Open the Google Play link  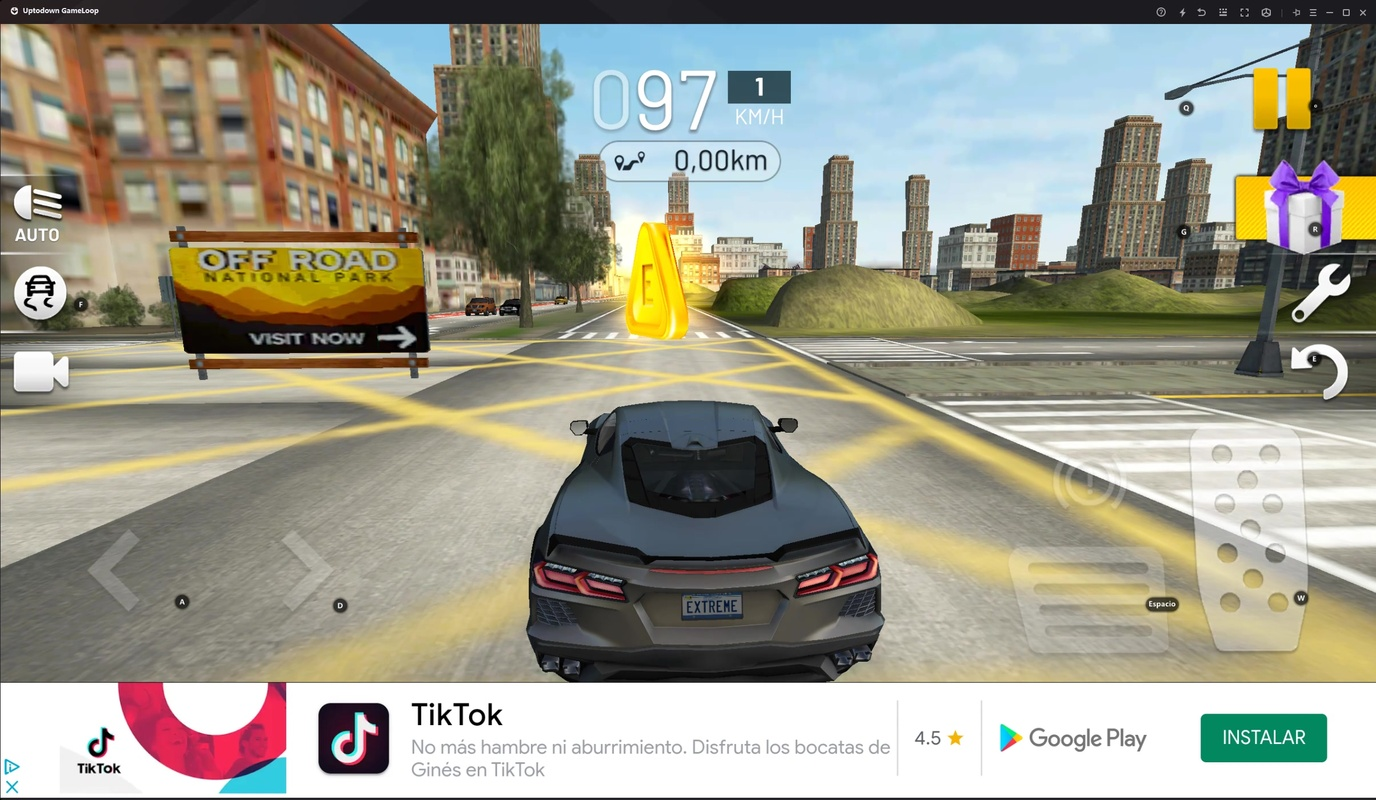click(1071, 738)
